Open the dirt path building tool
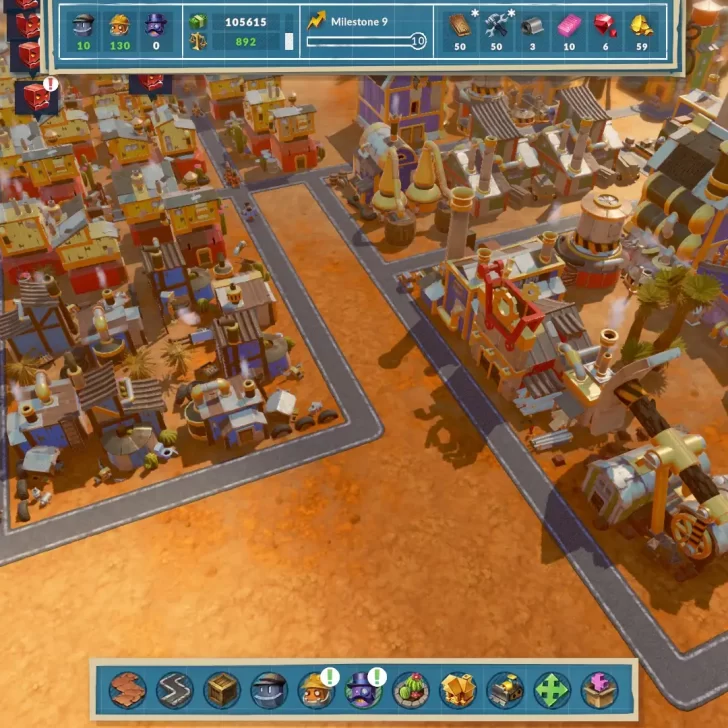728x728 pixels. (128, 689)
